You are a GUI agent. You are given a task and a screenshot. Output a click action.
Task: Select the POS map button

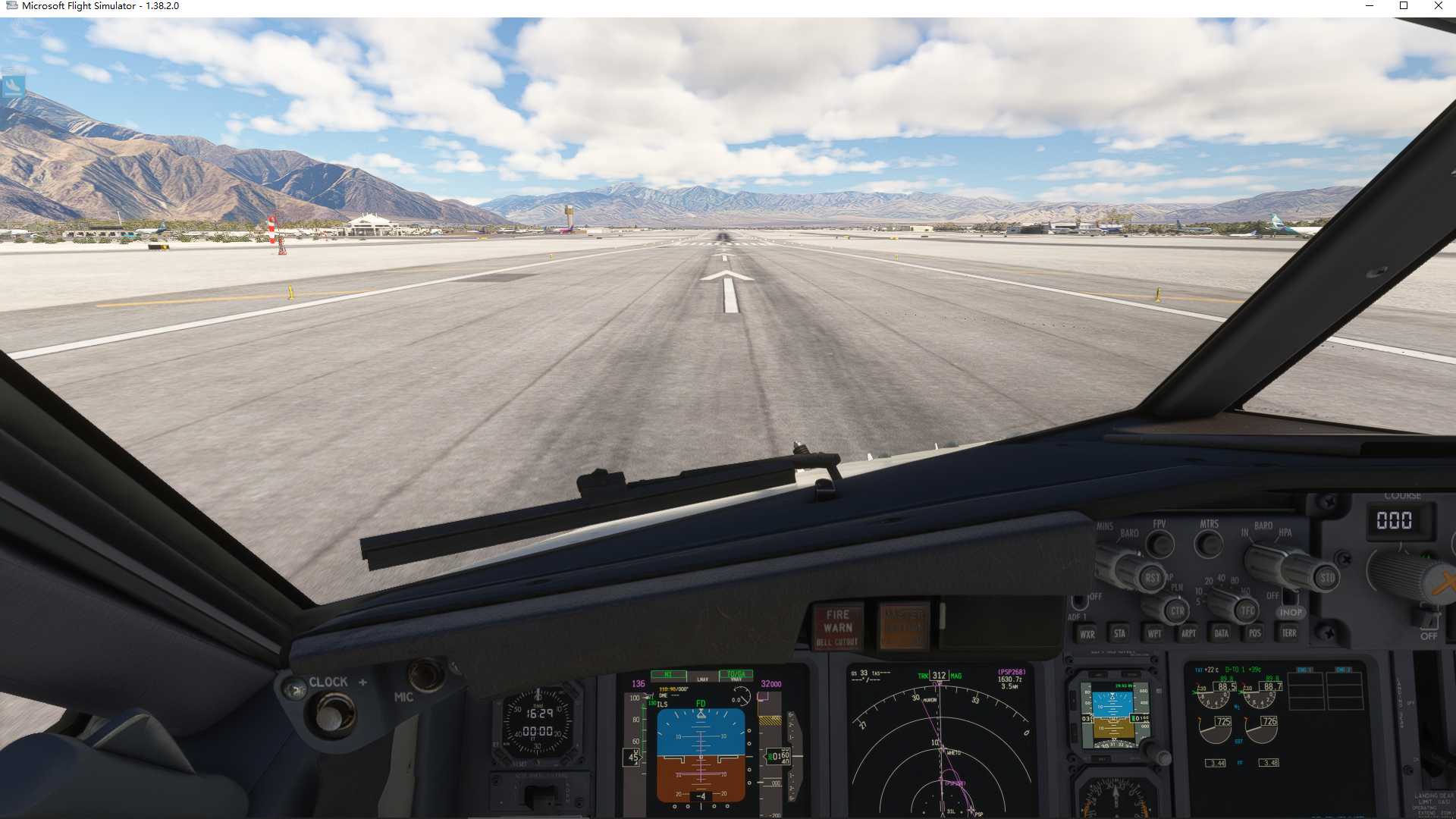1254,632
